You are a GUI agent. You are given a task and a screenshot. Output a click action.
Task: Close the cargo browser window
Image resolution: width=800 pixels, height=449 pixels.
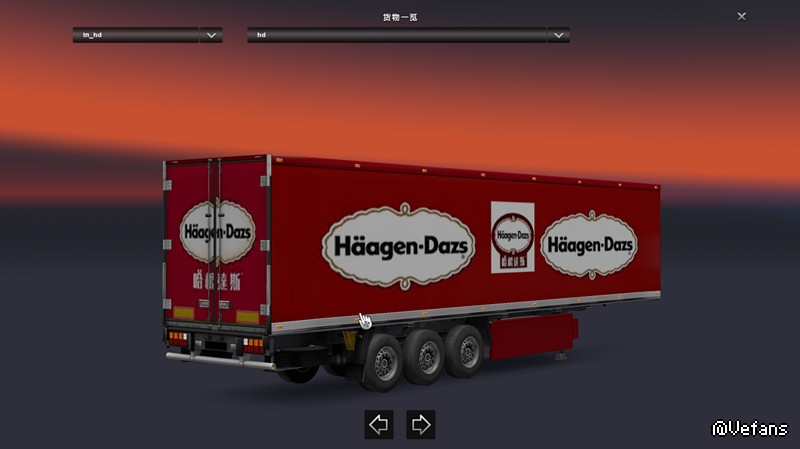point(741,16)
